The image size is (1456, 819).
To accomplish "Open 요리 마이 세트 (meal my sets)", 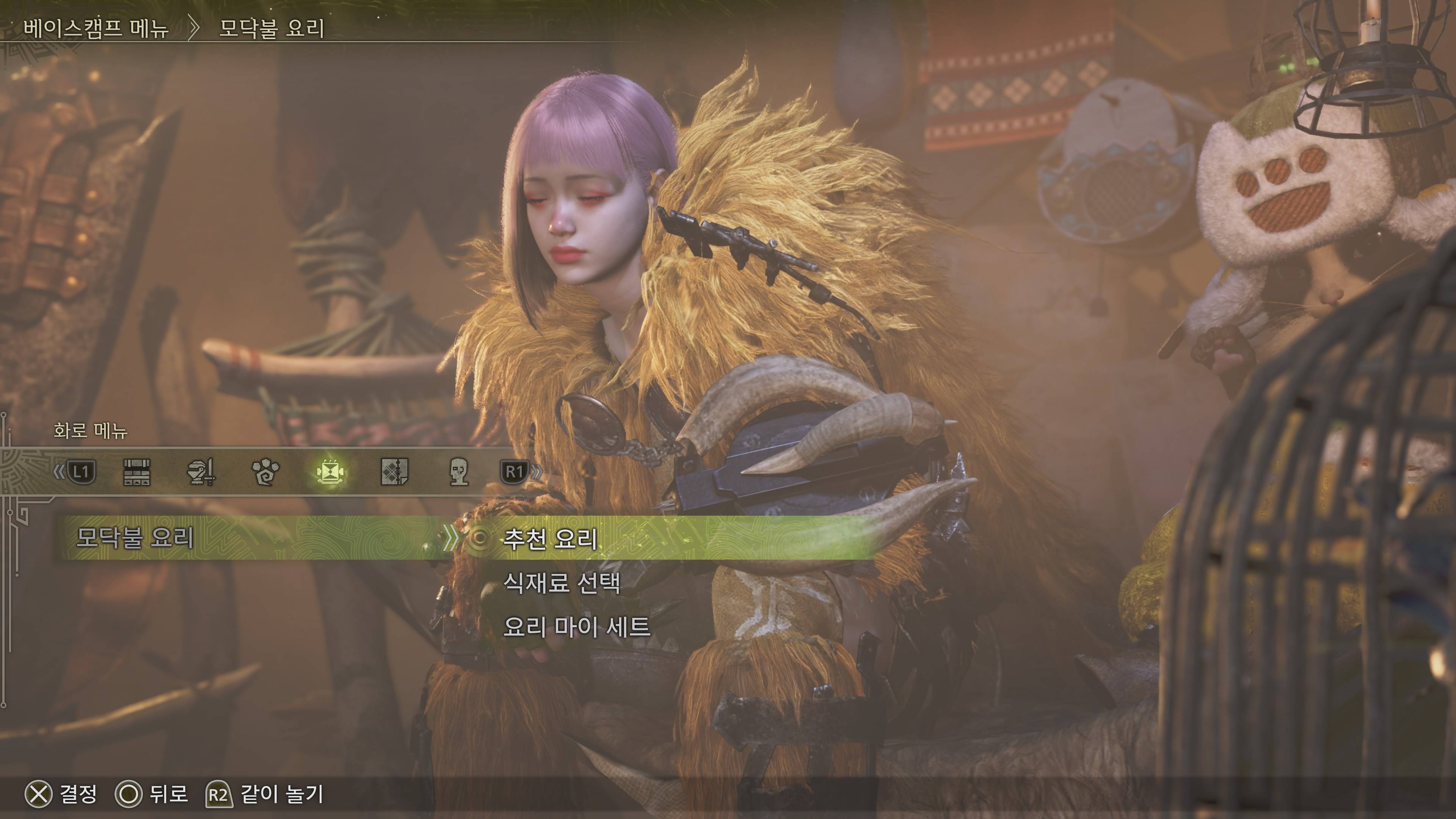I will click(576, 626).
